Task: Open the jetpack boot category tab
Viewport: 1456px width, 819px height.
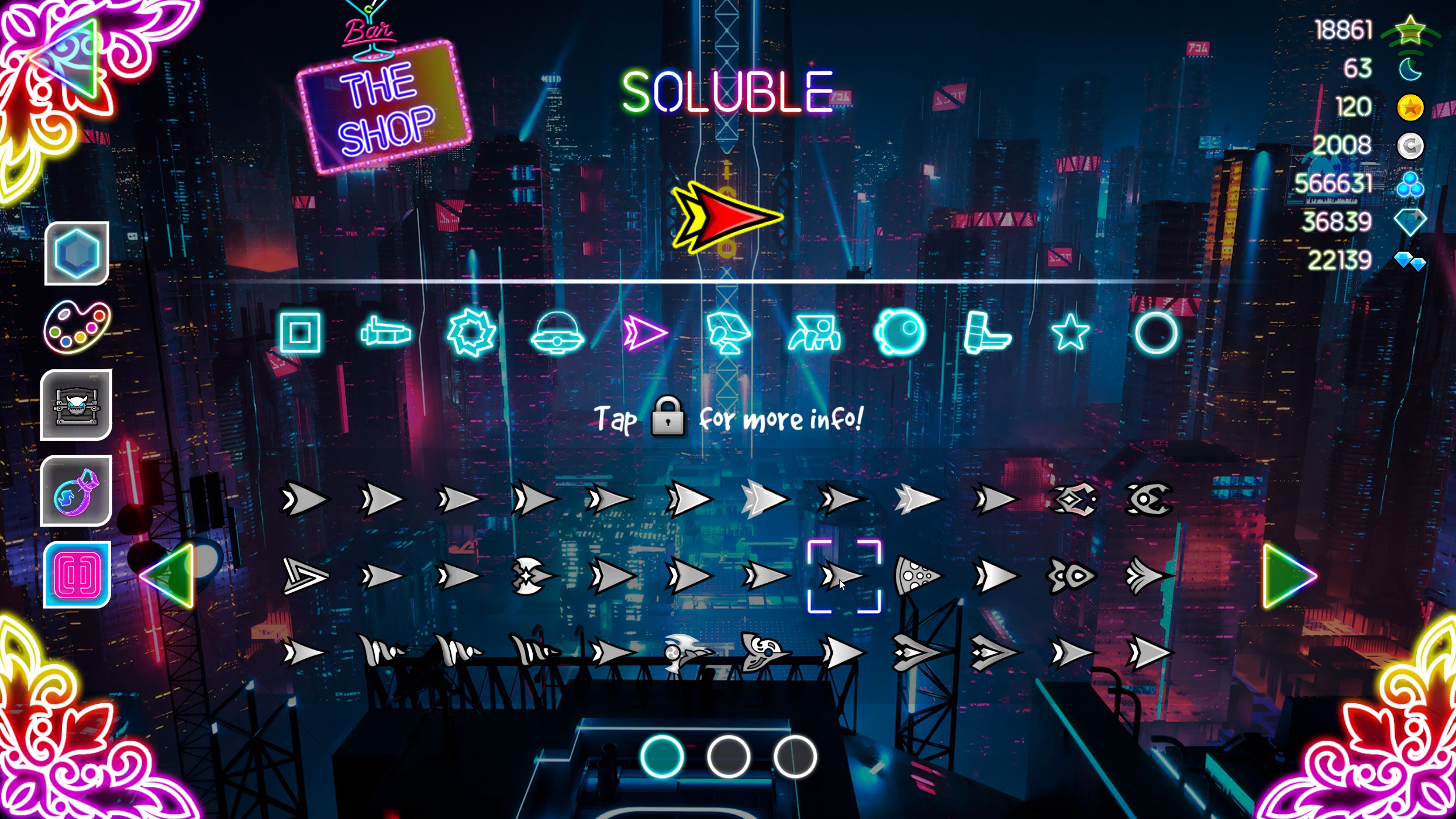Action: tap(986, 333)
